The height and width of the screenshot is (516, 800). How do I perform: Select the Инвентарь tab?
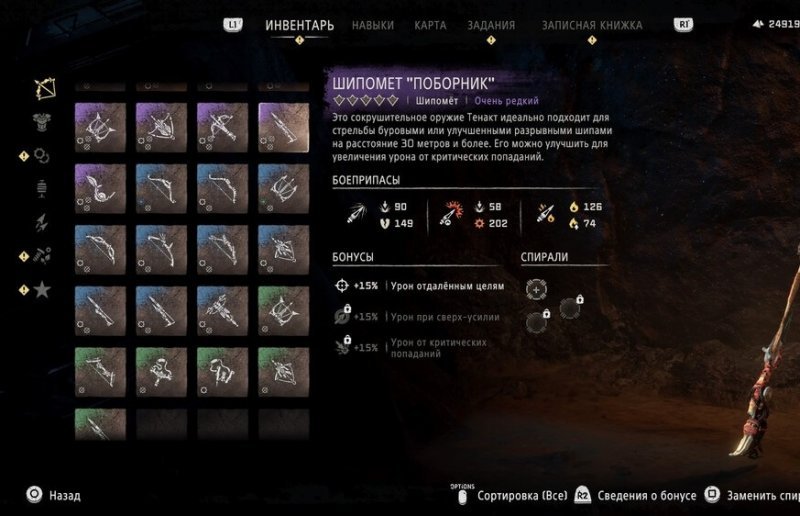click(x=299, y=25)
